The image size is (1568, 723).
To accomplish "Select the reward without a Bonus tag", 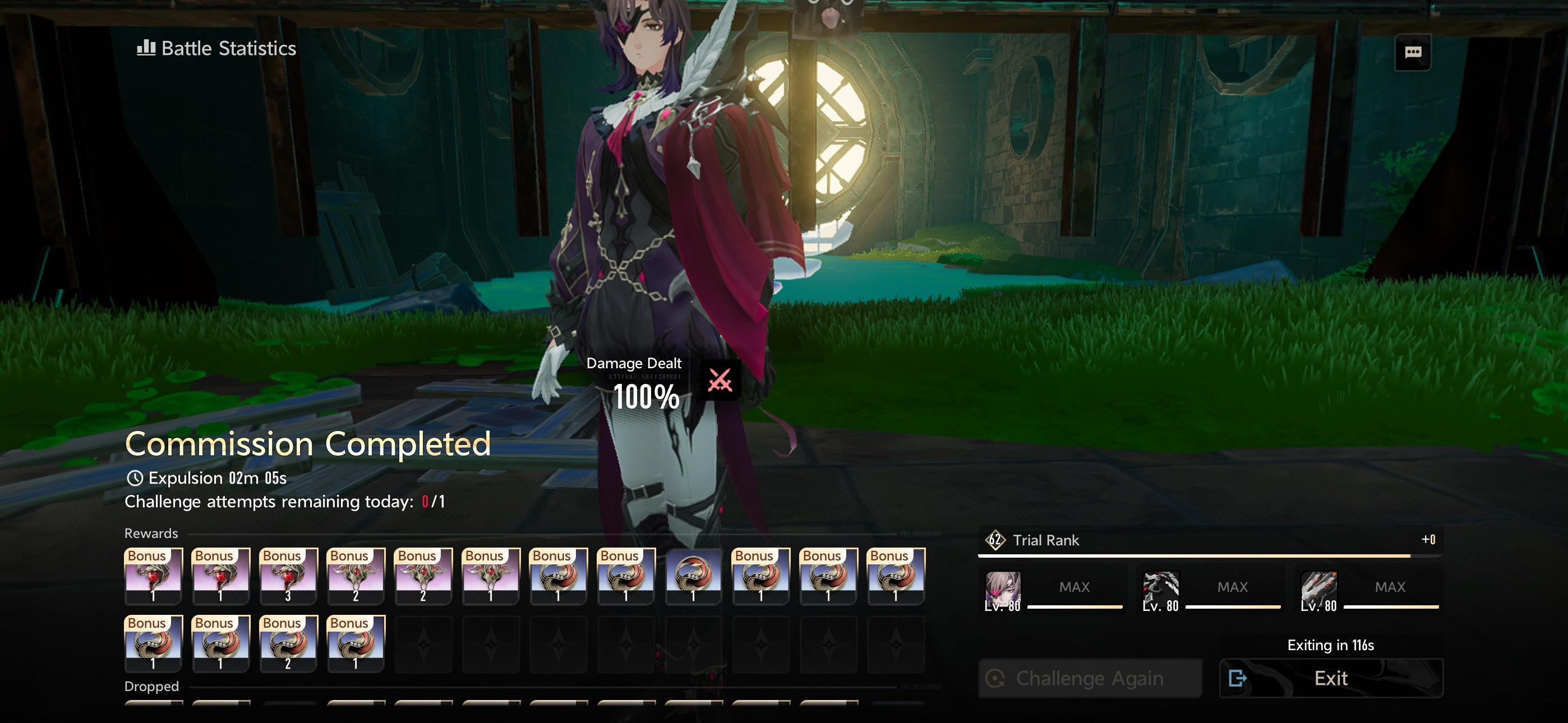I will (x=693, y=576).
